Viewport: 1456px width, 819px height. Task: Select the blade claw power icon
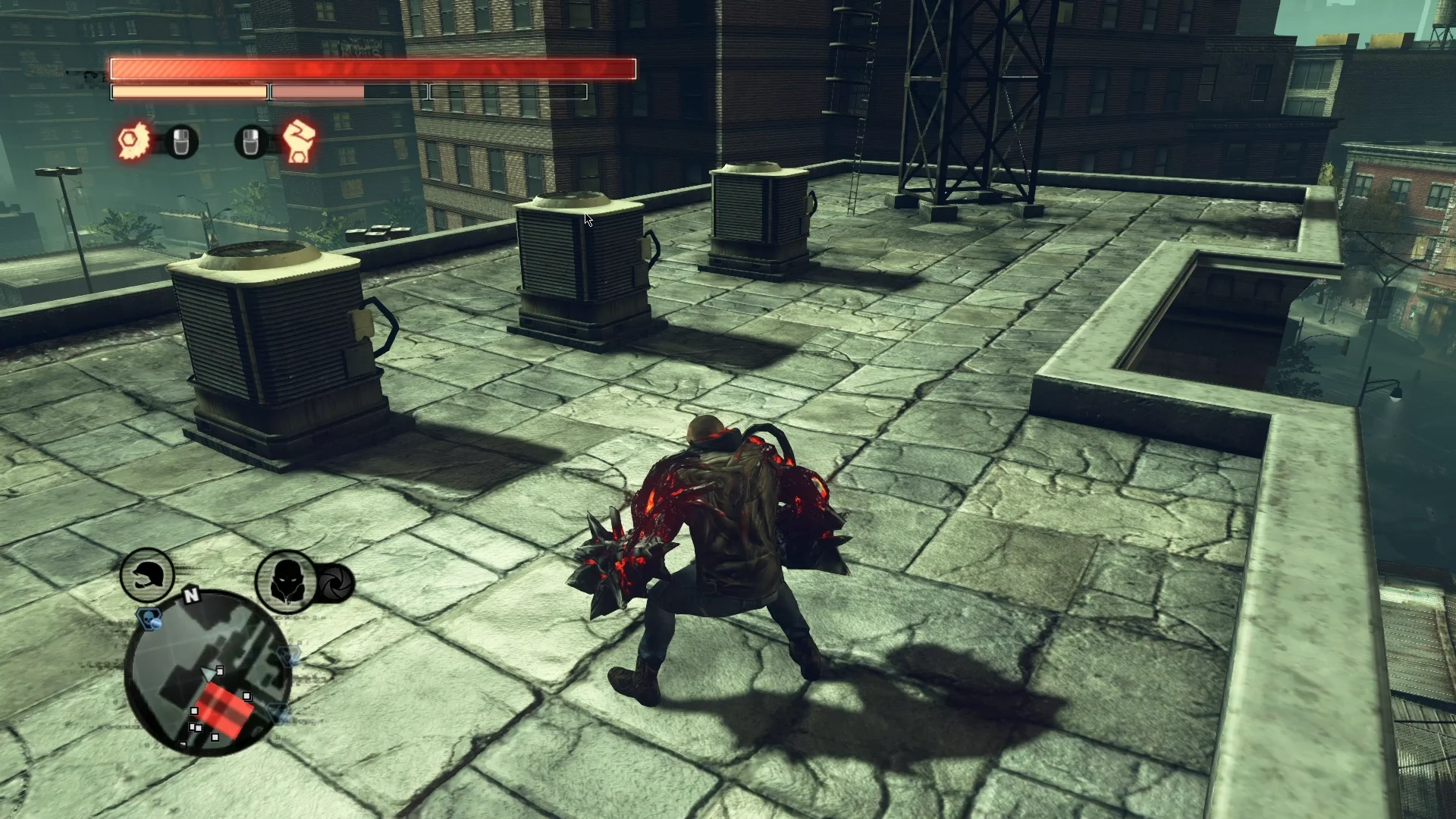point(133,140)
